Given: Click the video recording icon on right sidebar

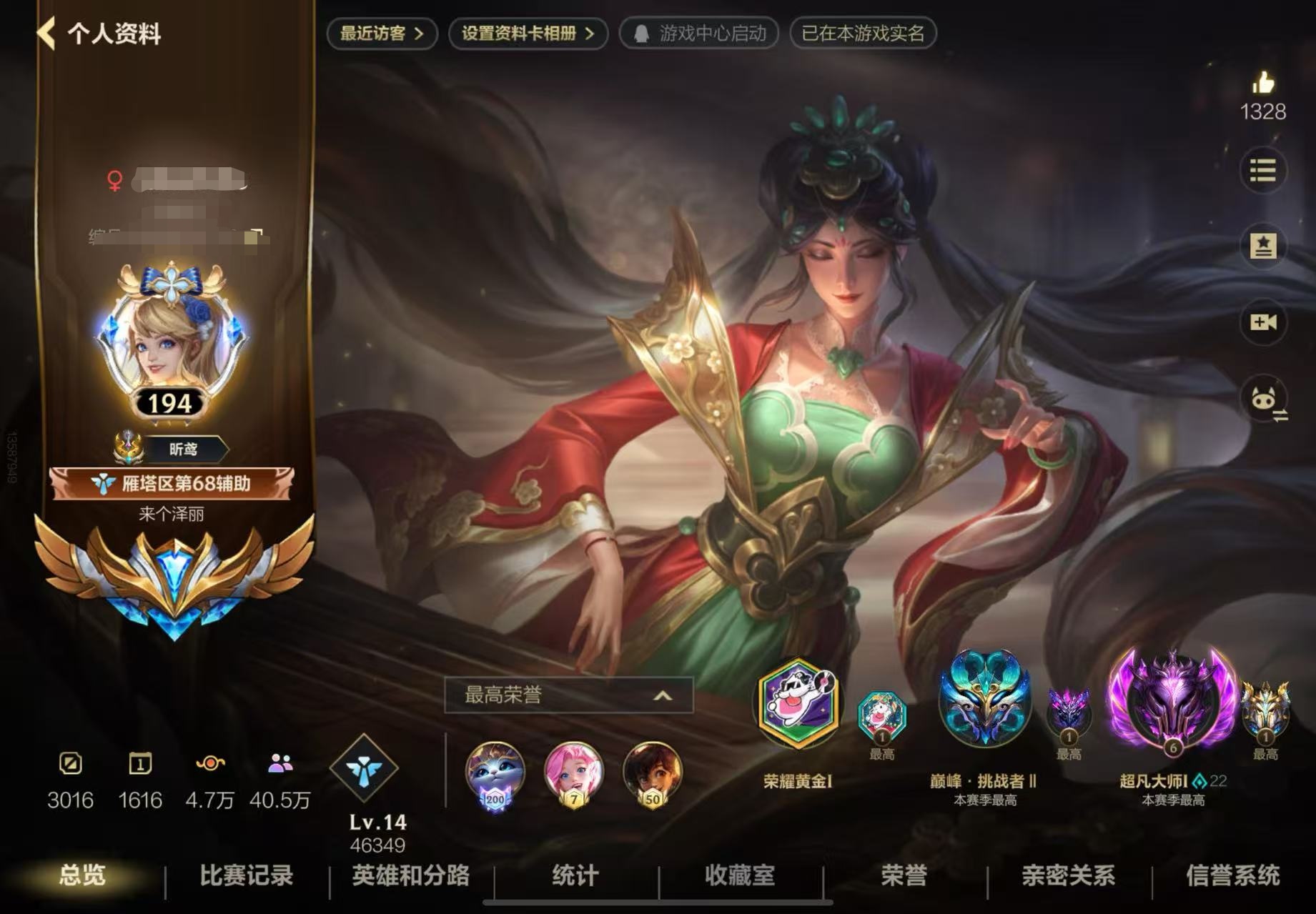Looking at the screenshot, I should click(x=1264, y=322).
